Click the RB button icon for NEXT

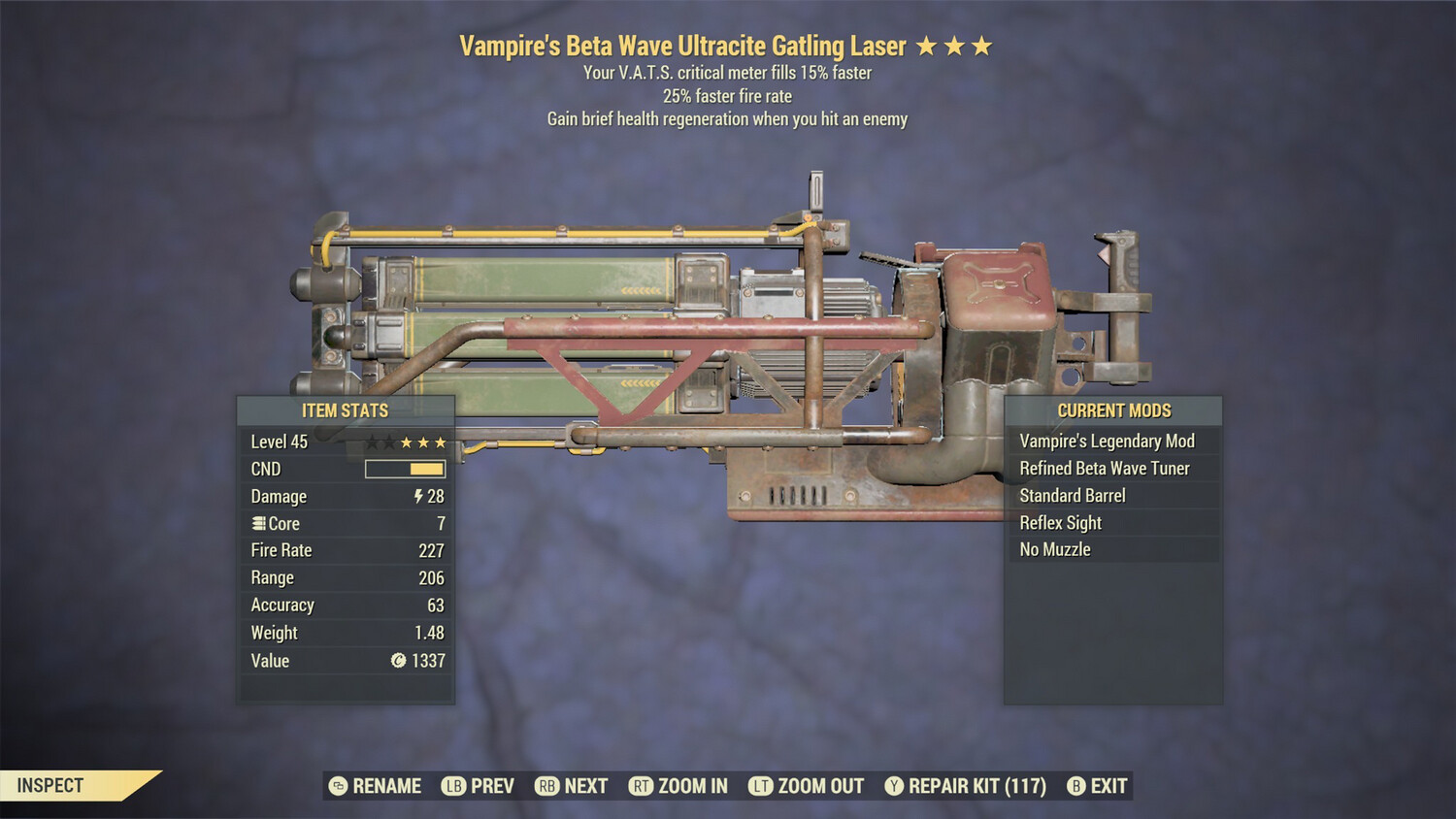tap(546, 786)
